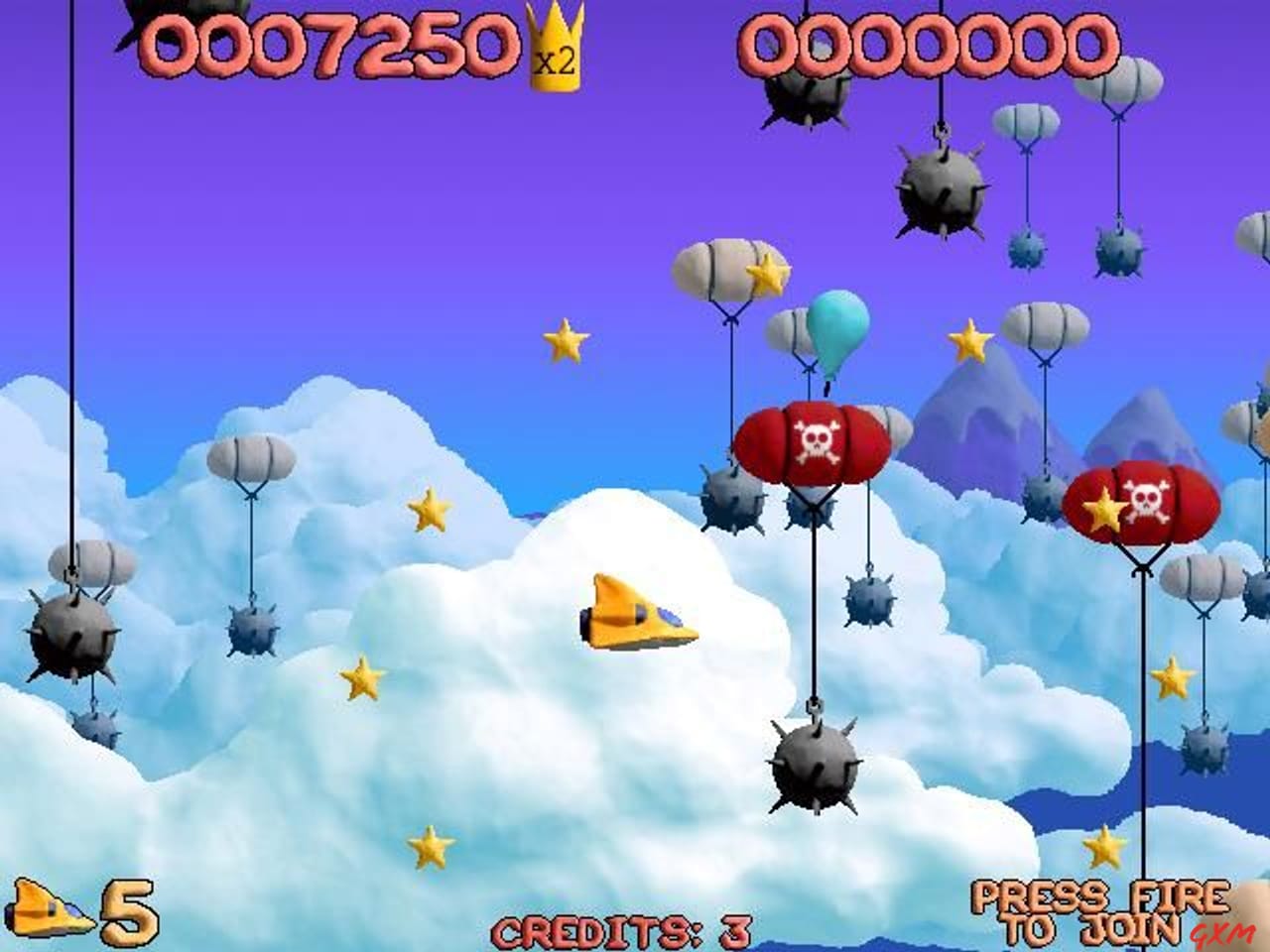The height and width of the screenshot is (952, 1270).
Task: Click the spiked mine hanging below the pirate blimp
Action: point(814,769)
